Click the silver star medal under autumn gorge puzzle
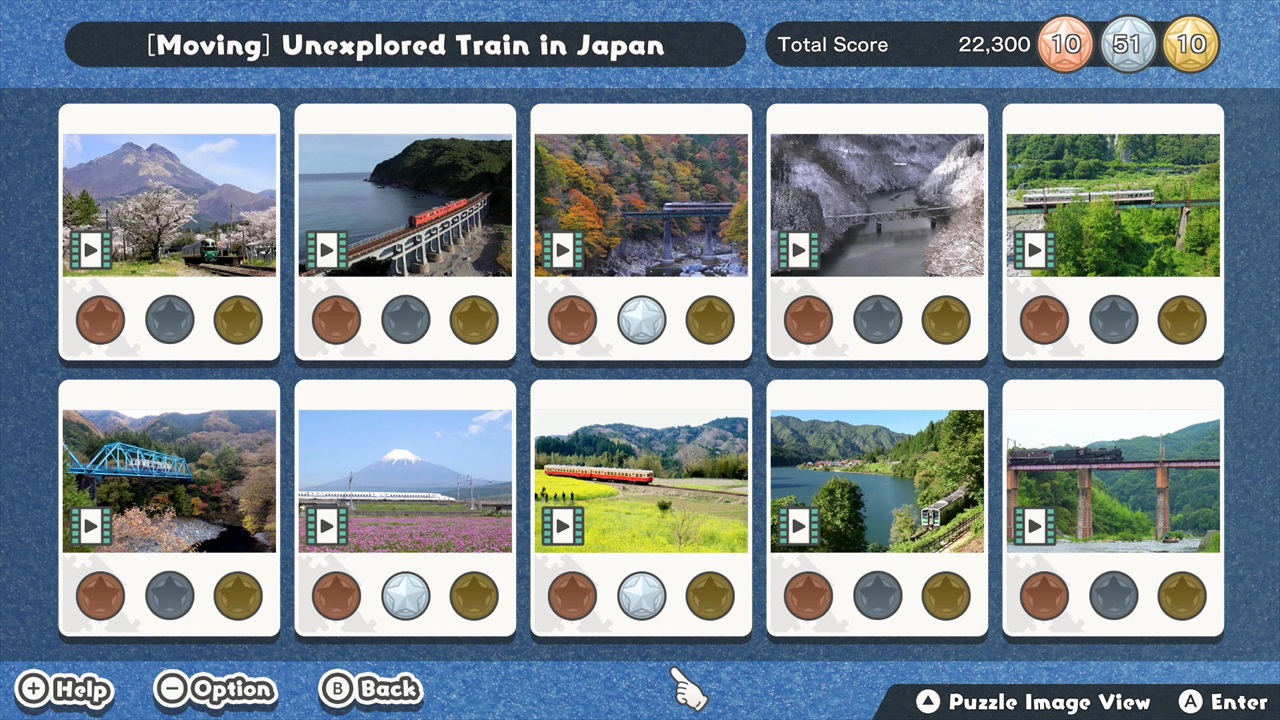The image size is (1280, 720). click(x=641, y=318)
